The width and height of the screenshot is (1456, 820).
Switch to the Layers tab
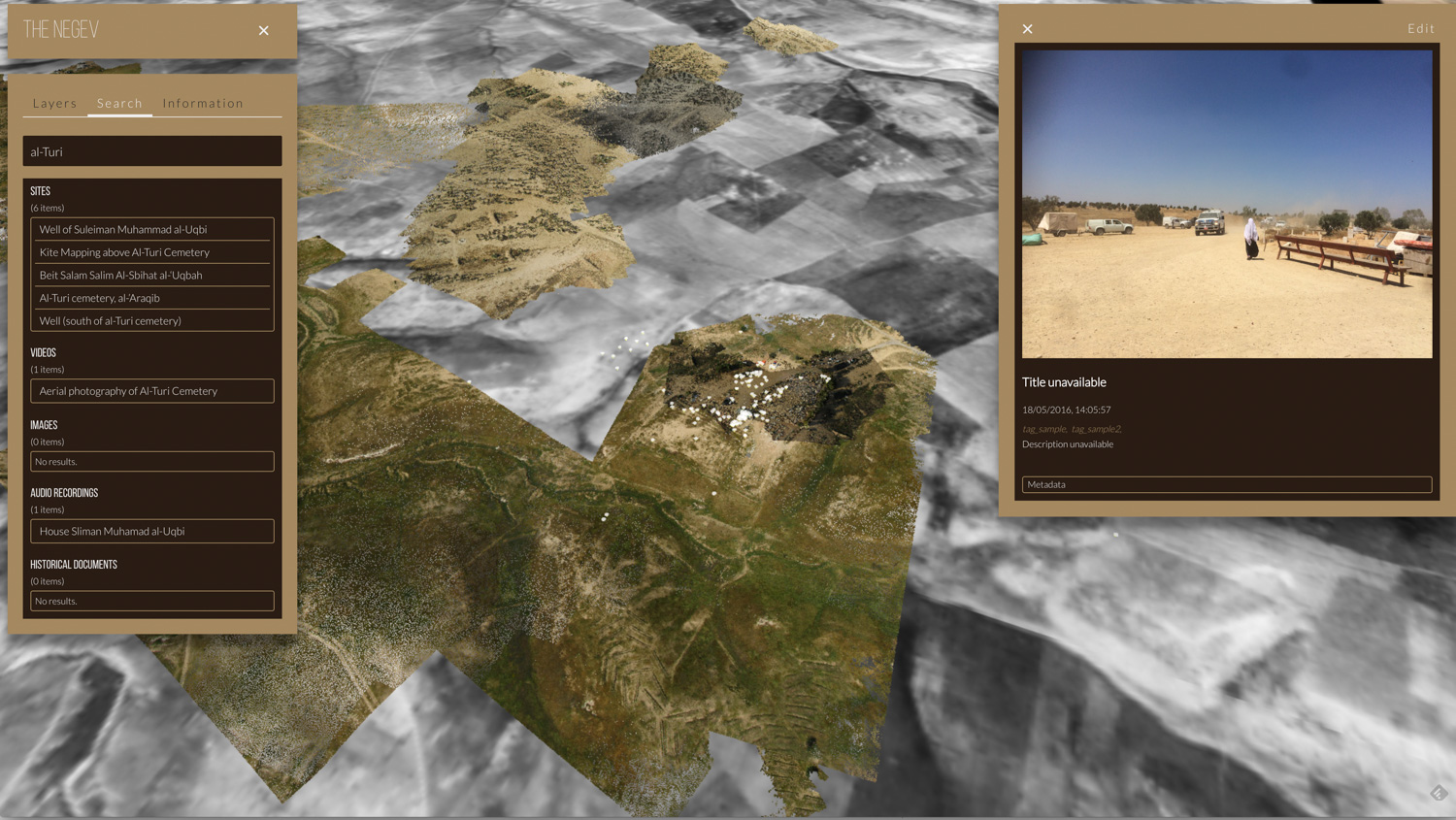click(54, 103)
